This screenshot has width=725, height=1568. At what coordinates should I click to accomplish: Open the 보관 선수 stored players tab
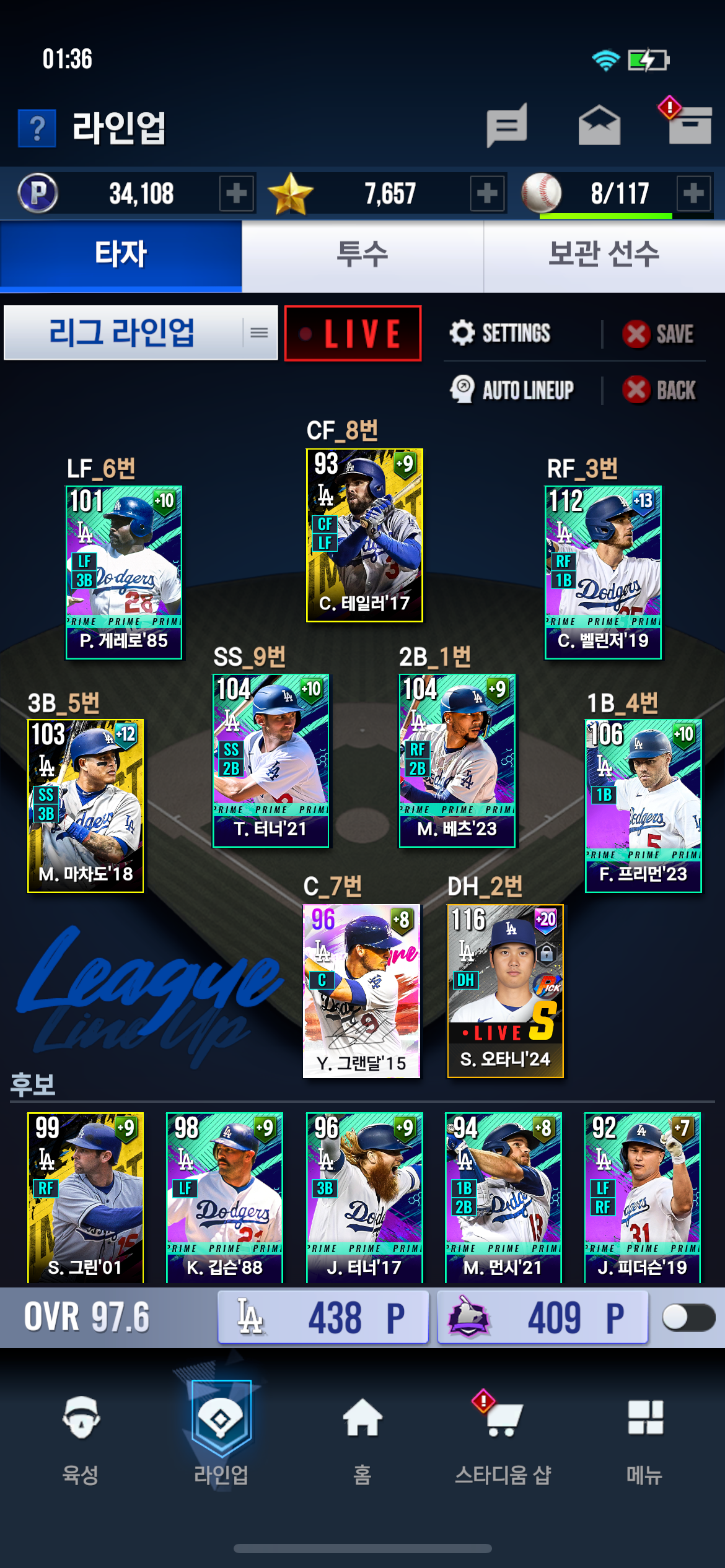click(x=604, y=255)
